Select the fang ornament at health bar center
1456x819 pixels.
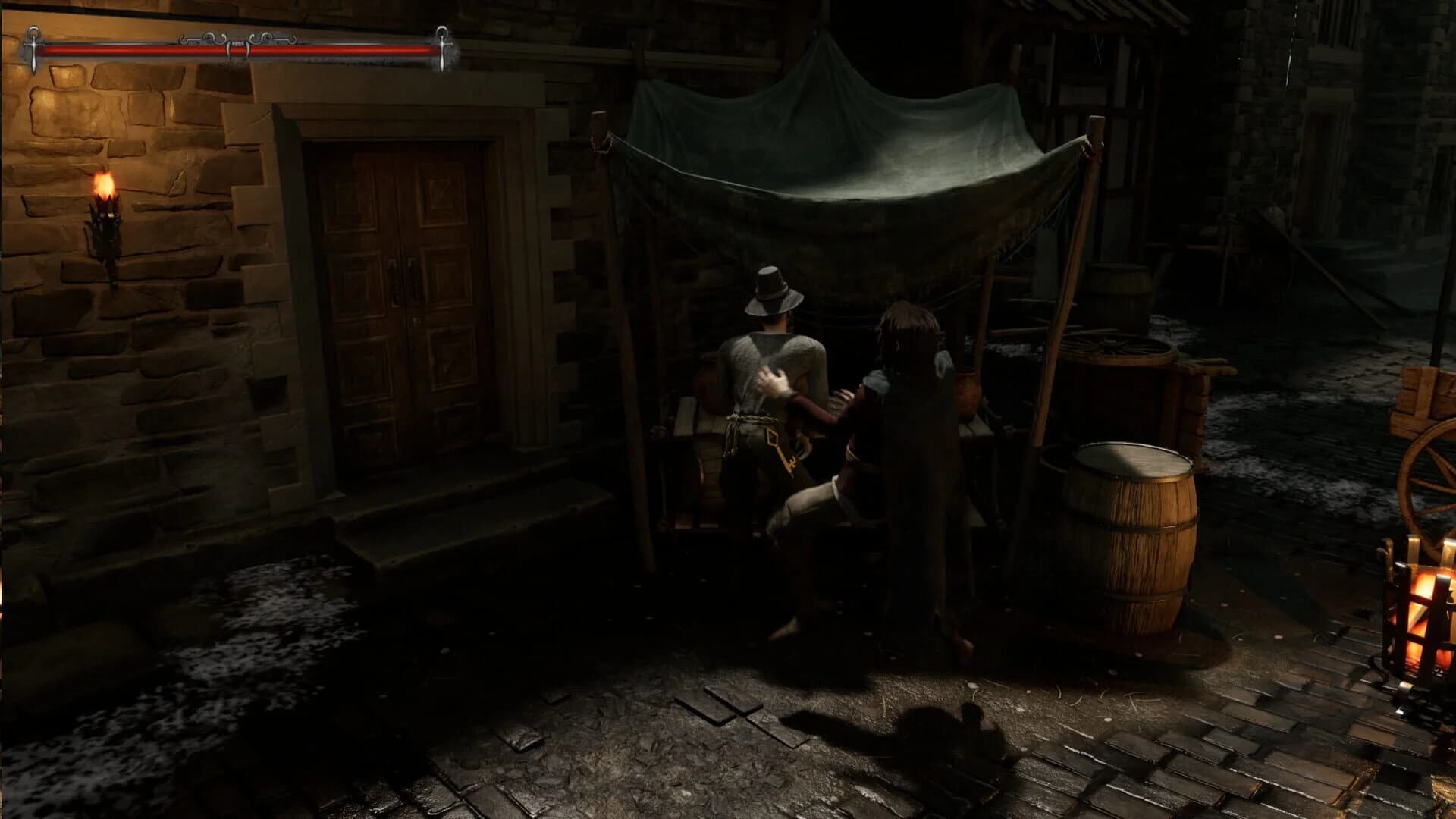(x=237, y=45)
